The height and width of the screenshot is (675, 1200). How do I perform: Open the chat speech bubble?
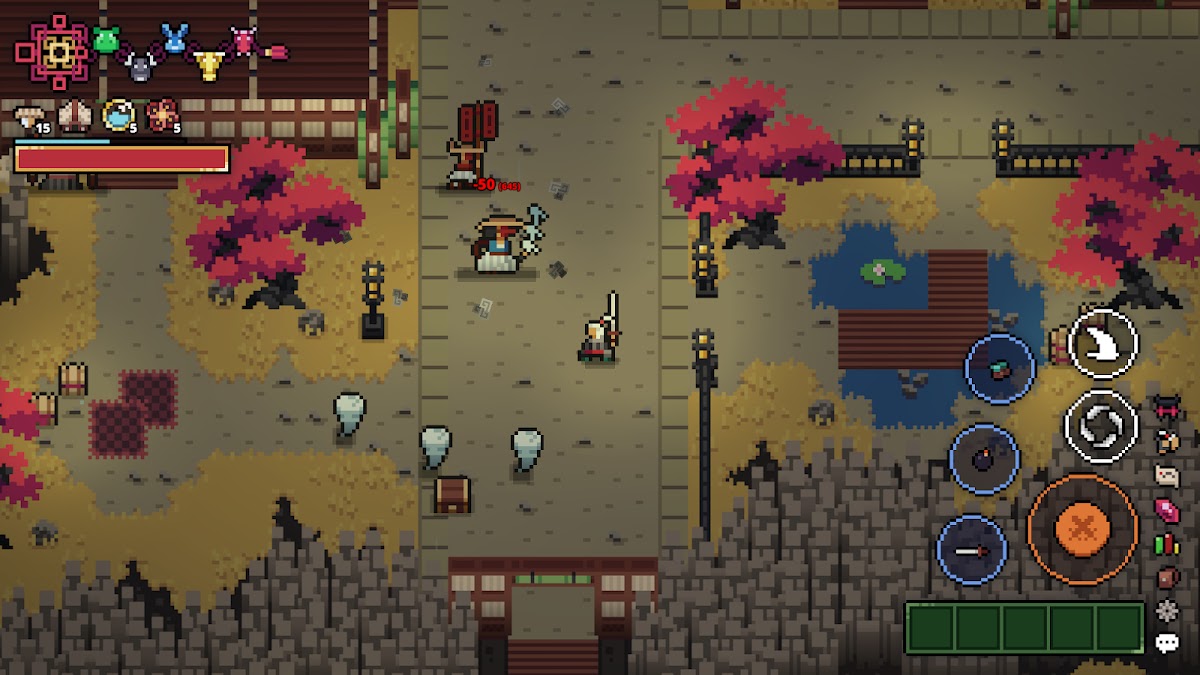click(x=1167, y=643)
